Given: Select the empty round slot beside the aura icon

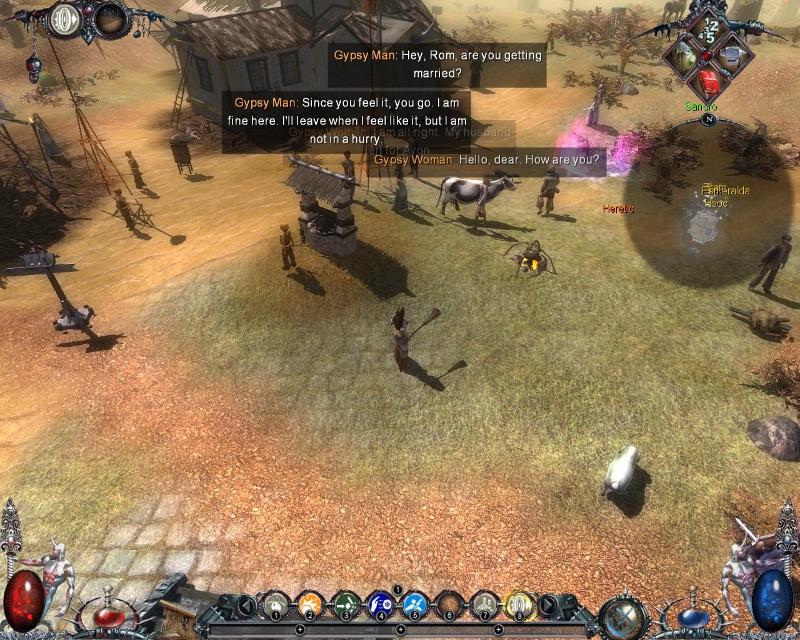Looking at the screenshot, I should (x=110, y=18).
